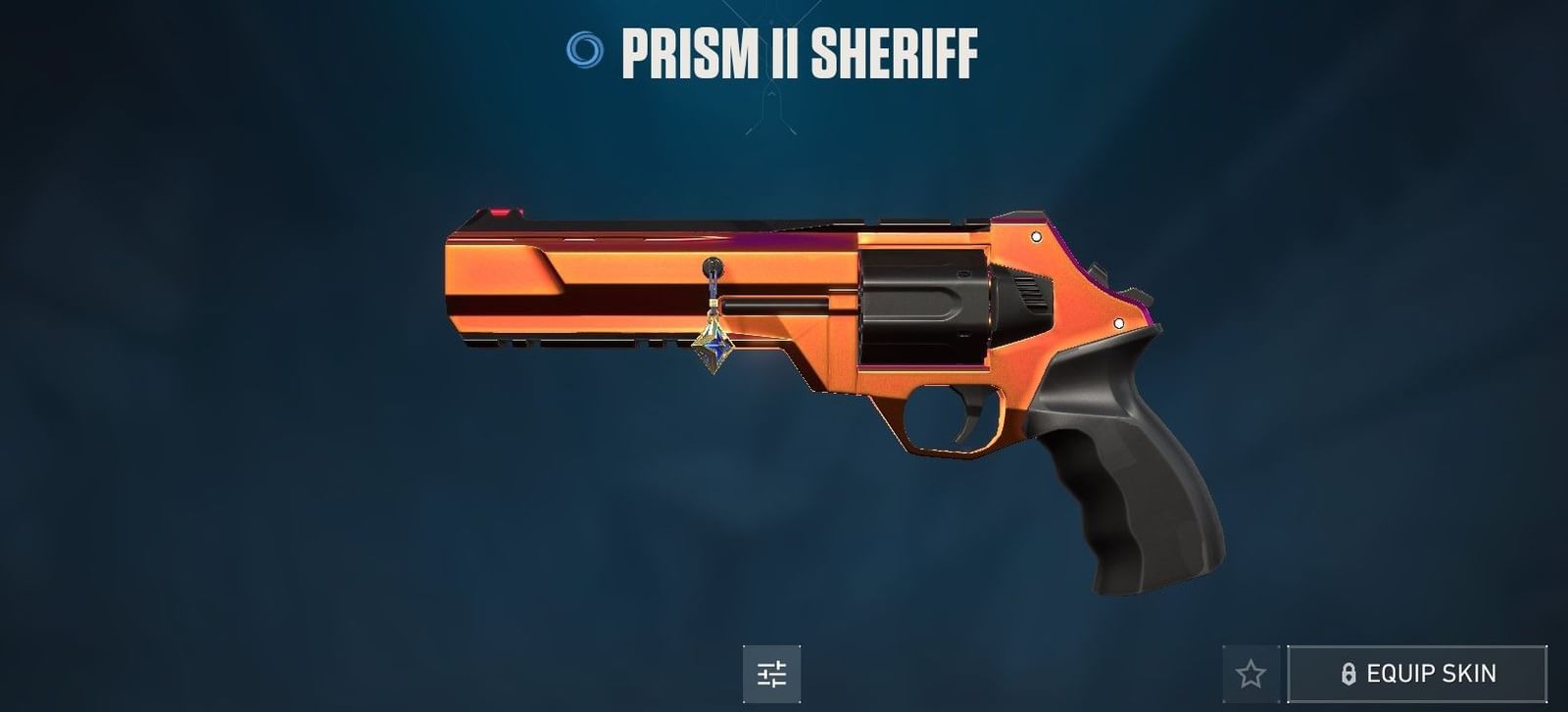Toggle favorite on the Prism II Sheriff

1251,673
